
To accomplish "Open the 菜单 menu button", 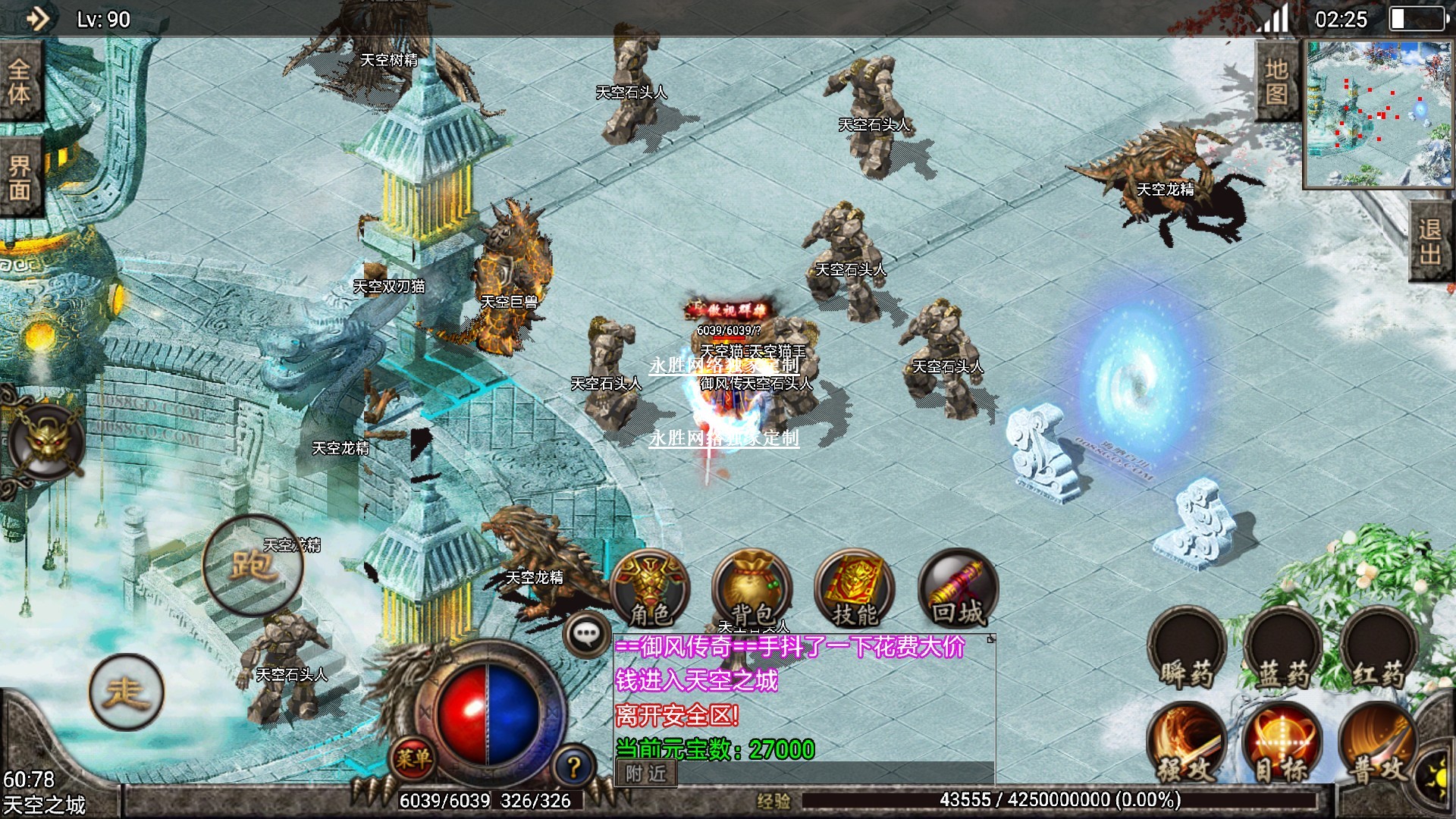I will pyautogui.click(x=413, y=758).
